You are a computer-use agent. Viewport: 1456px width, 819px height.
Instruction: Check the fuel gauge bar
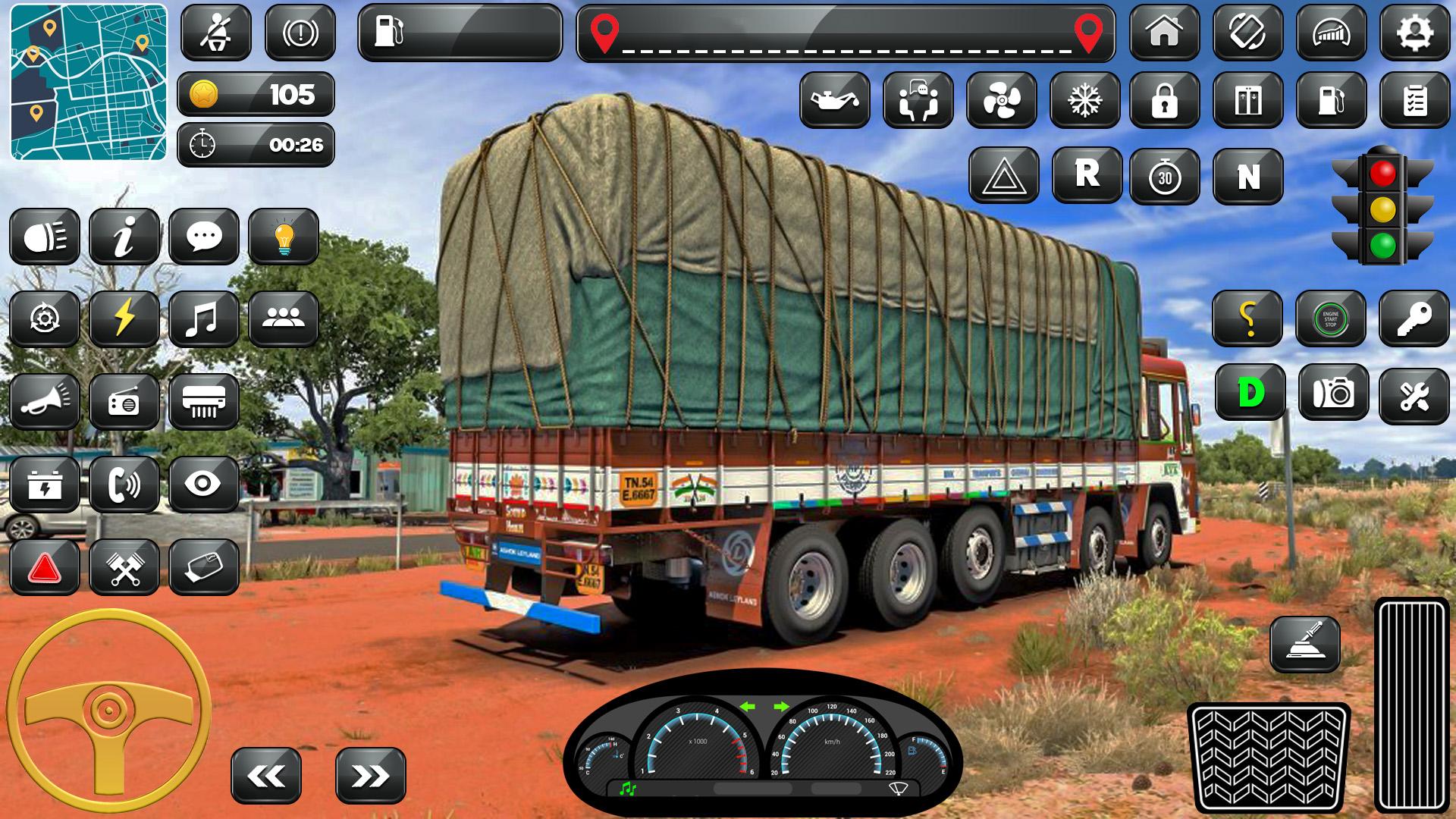[459, 32]
